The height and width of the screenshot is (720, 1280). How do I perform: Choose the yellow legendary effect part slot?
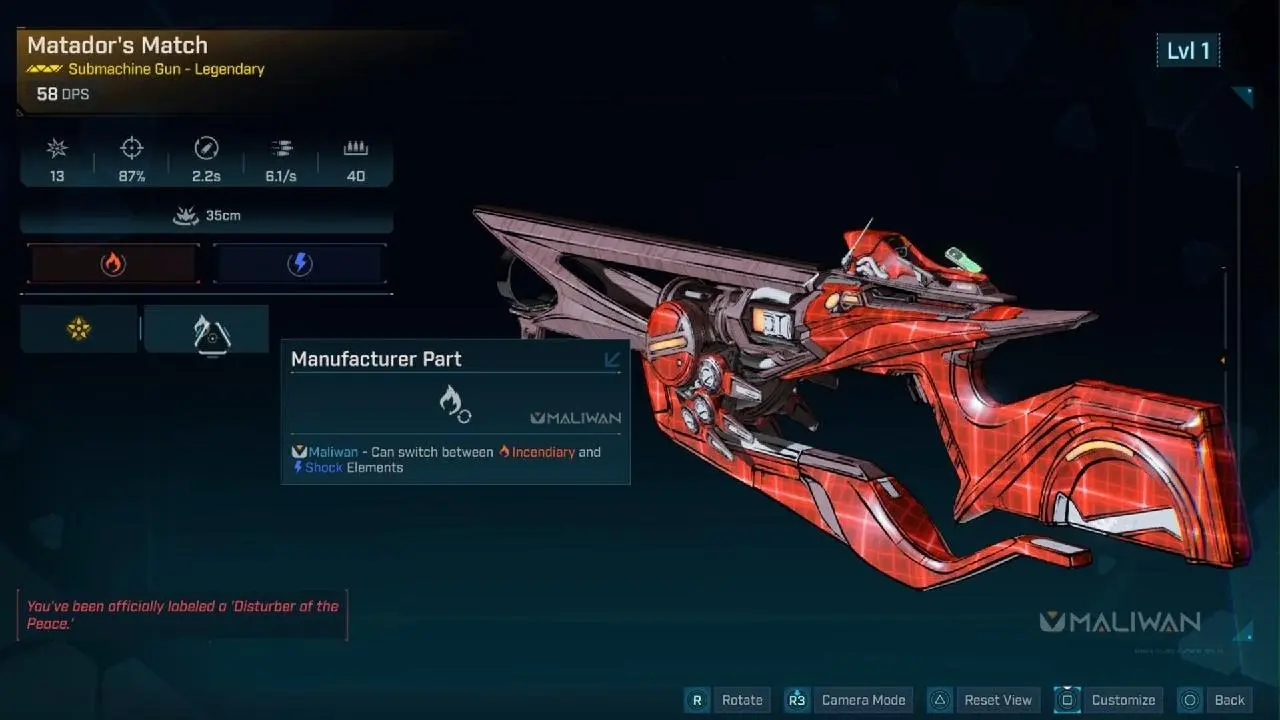coord(79,329)
